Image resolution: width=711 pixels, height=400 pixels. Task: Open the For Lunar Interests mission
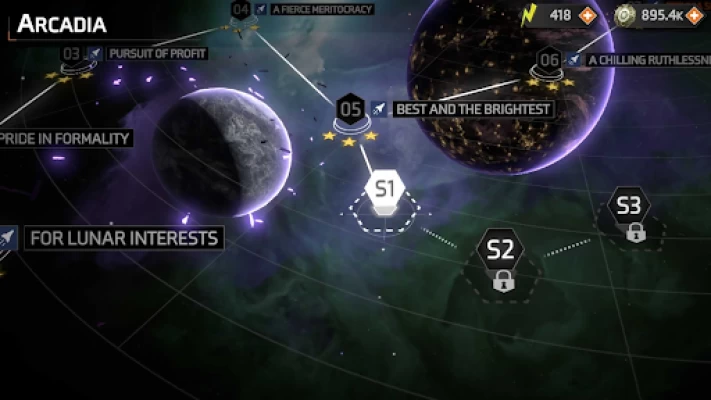(123, 238)
